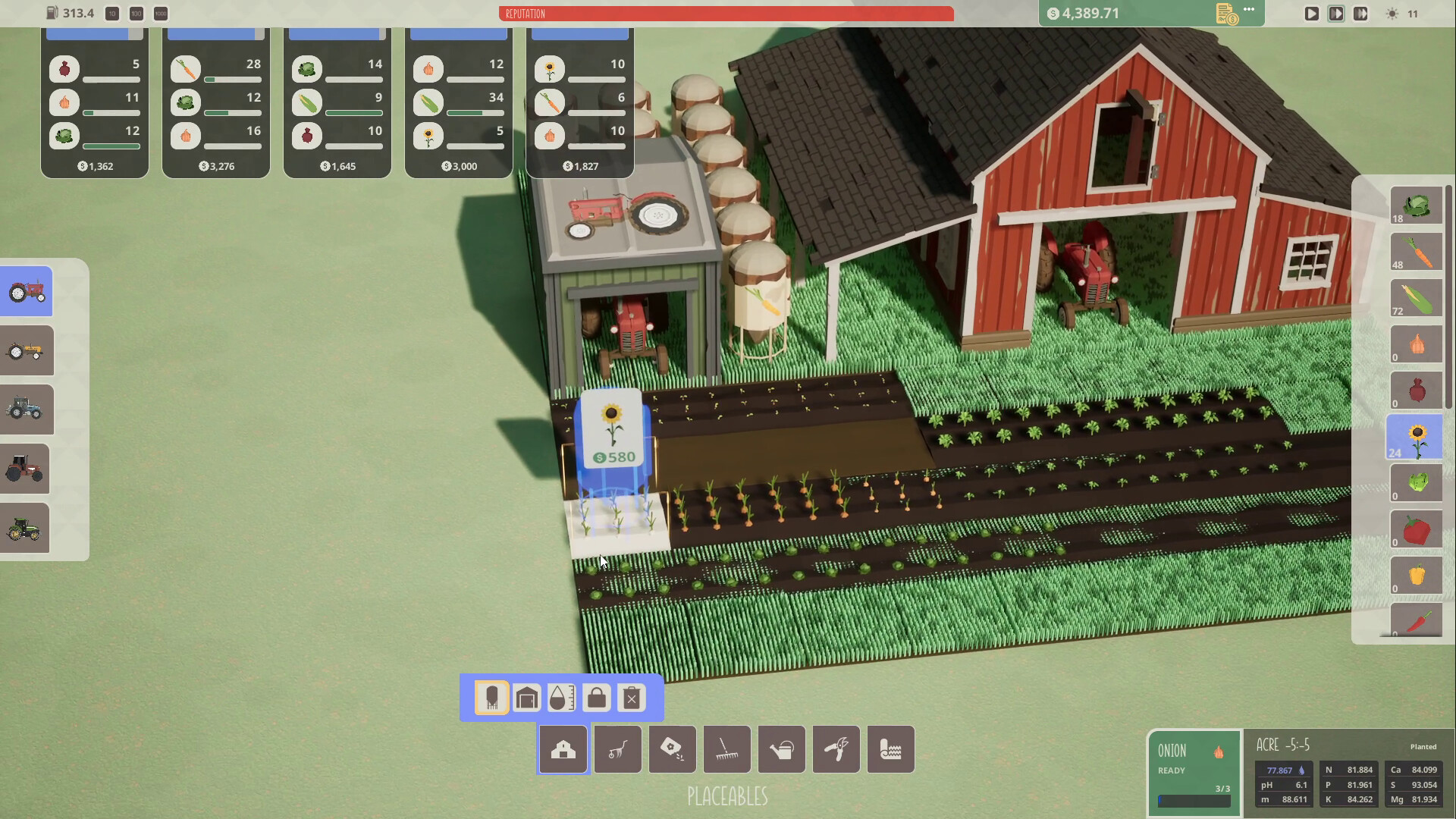
Task: Click the reputation progress bar
Action: click(726, 14)
